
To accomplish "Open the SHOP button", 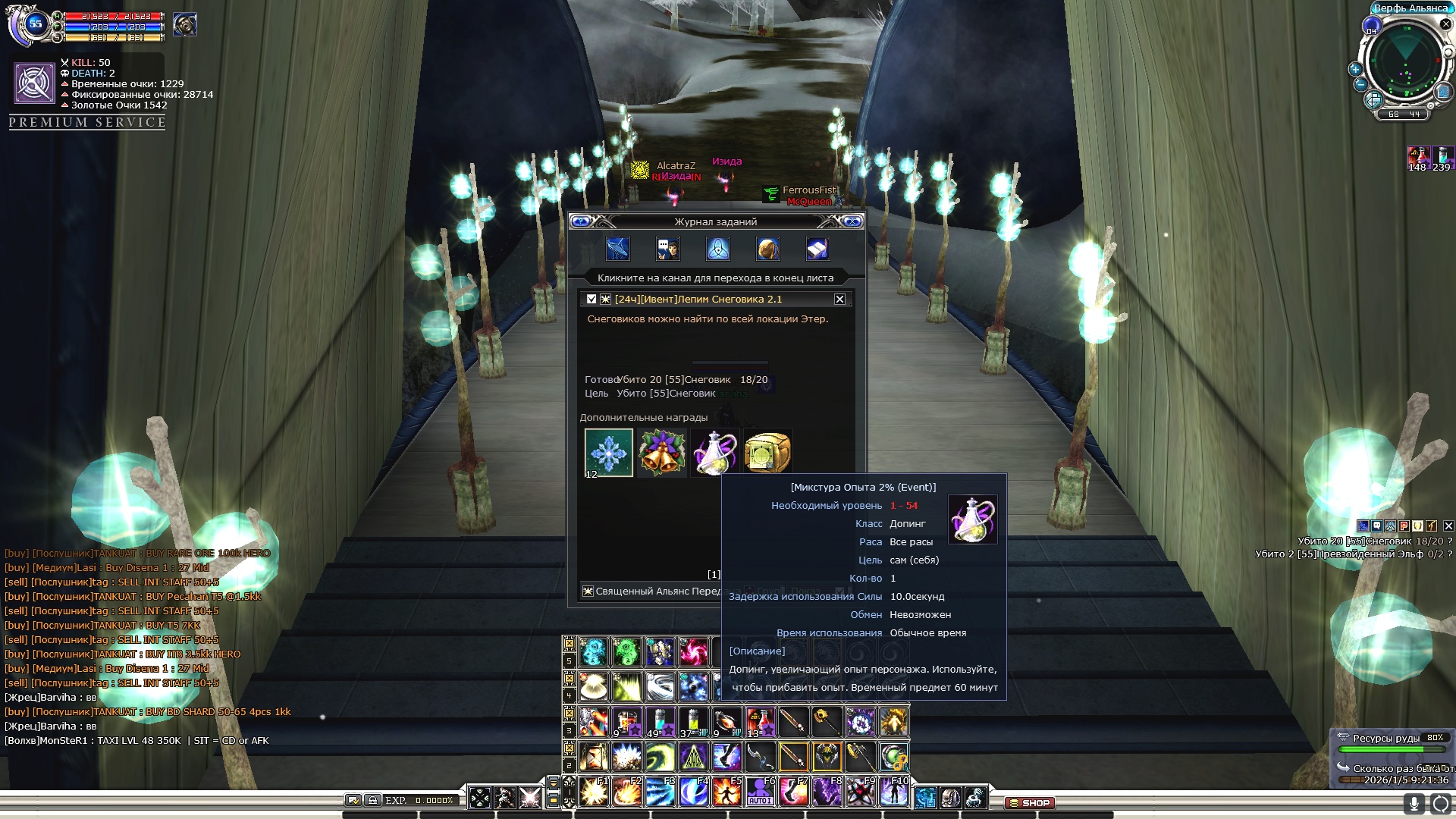I will [x=1030, y=802].
